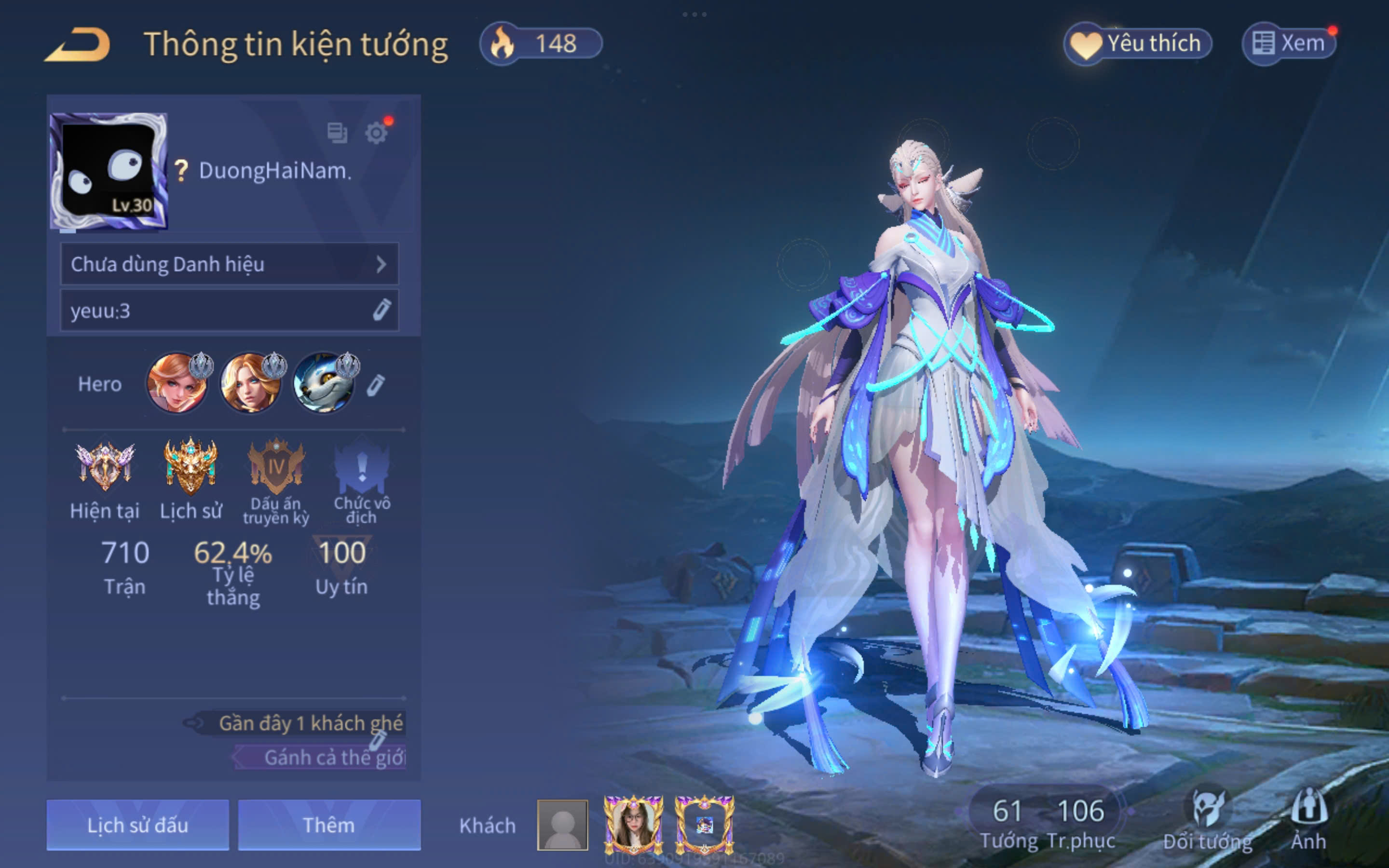Go back with the golden arrow button

(x=78, y=45)
